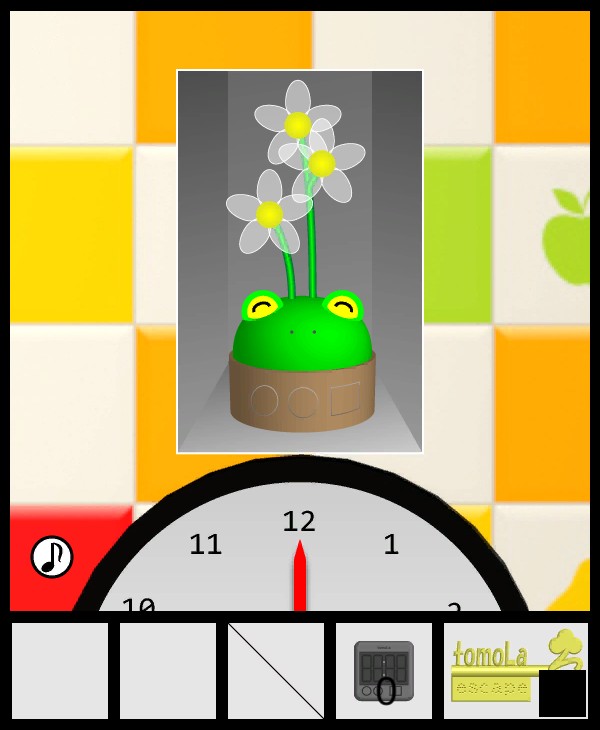The width and height of the screenshot is (600, 730).
Task: Toggle the music note sound button
Action: pos(52,557)
